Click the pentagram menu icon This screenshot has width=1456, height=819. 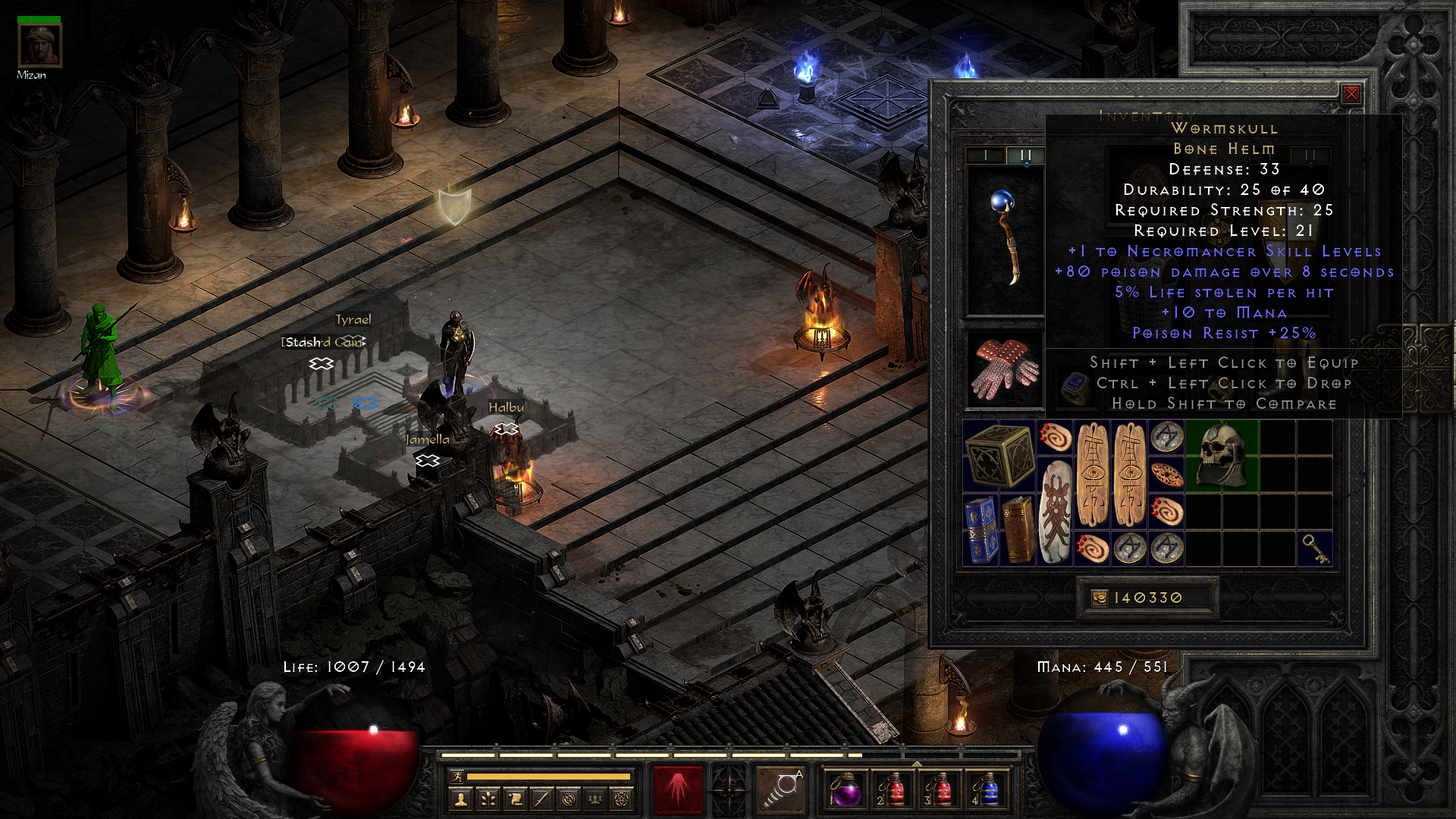(622, 799)
